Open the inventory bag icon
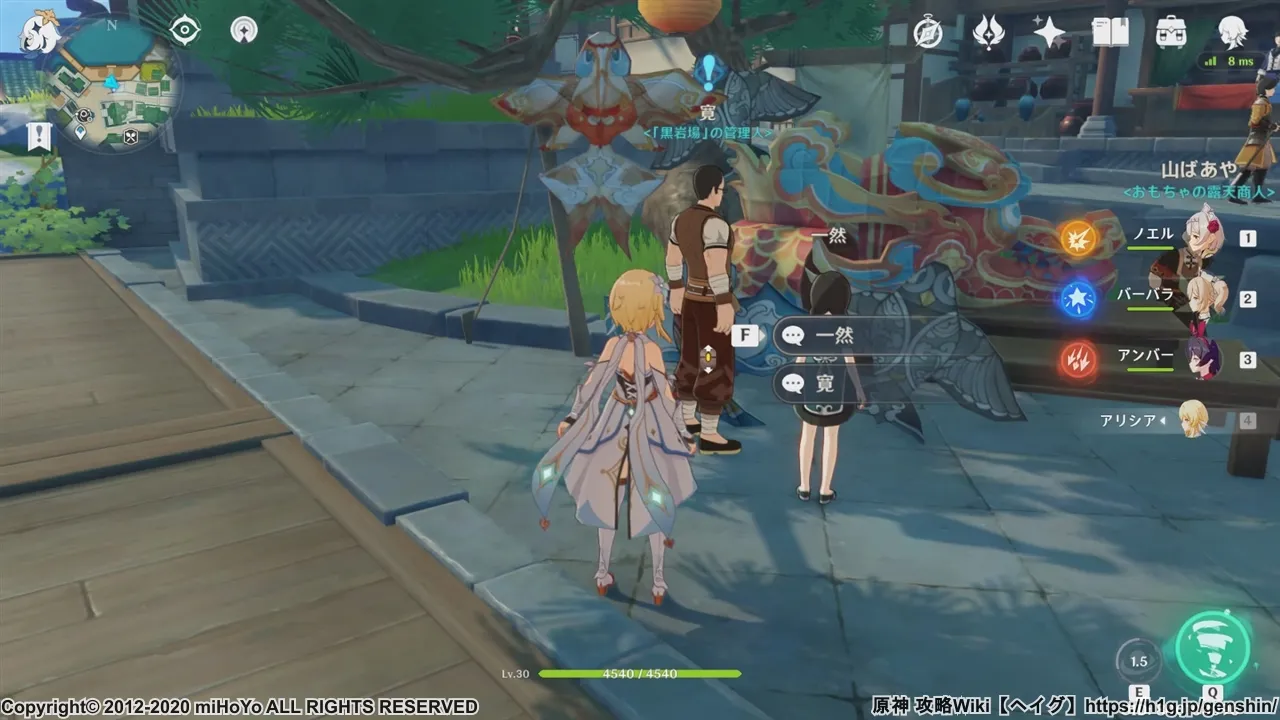The width and height of the screenshot is (1280, 720). coord(1171,33)
